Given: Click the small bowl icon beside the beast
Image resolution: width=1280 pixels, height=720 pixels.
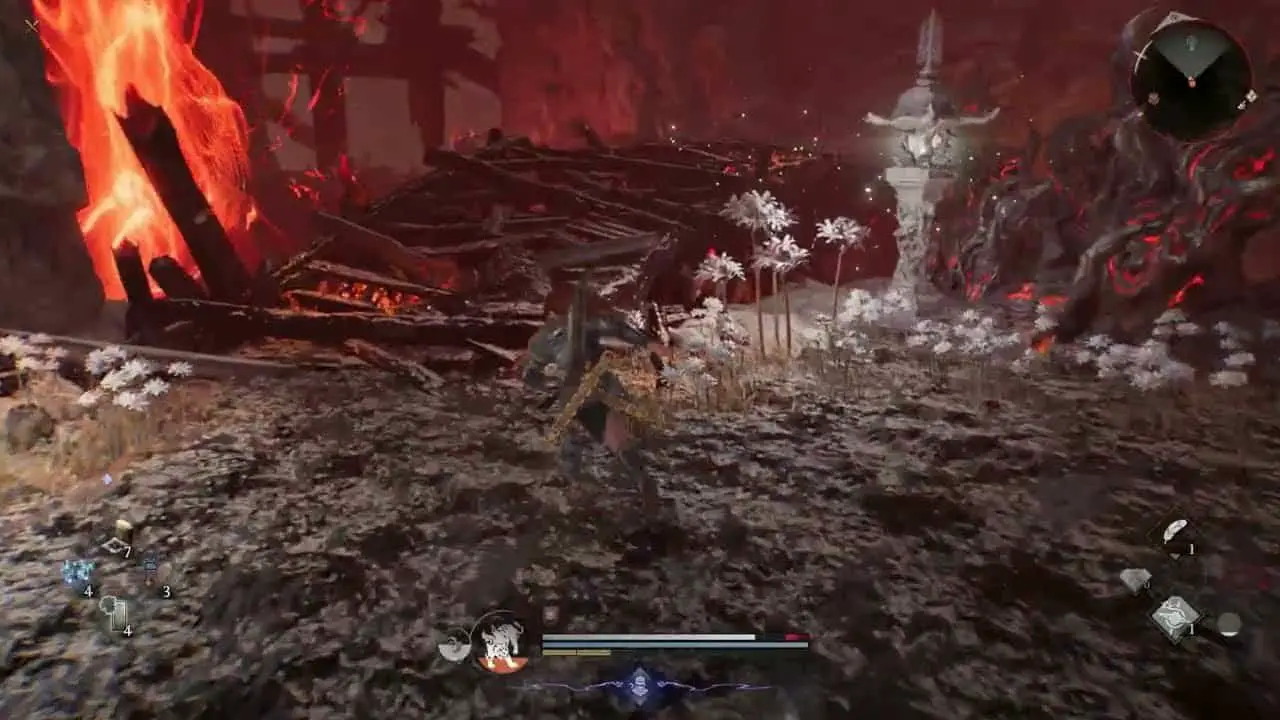Looking at the screenshot, I should click(x=454, y=645).
